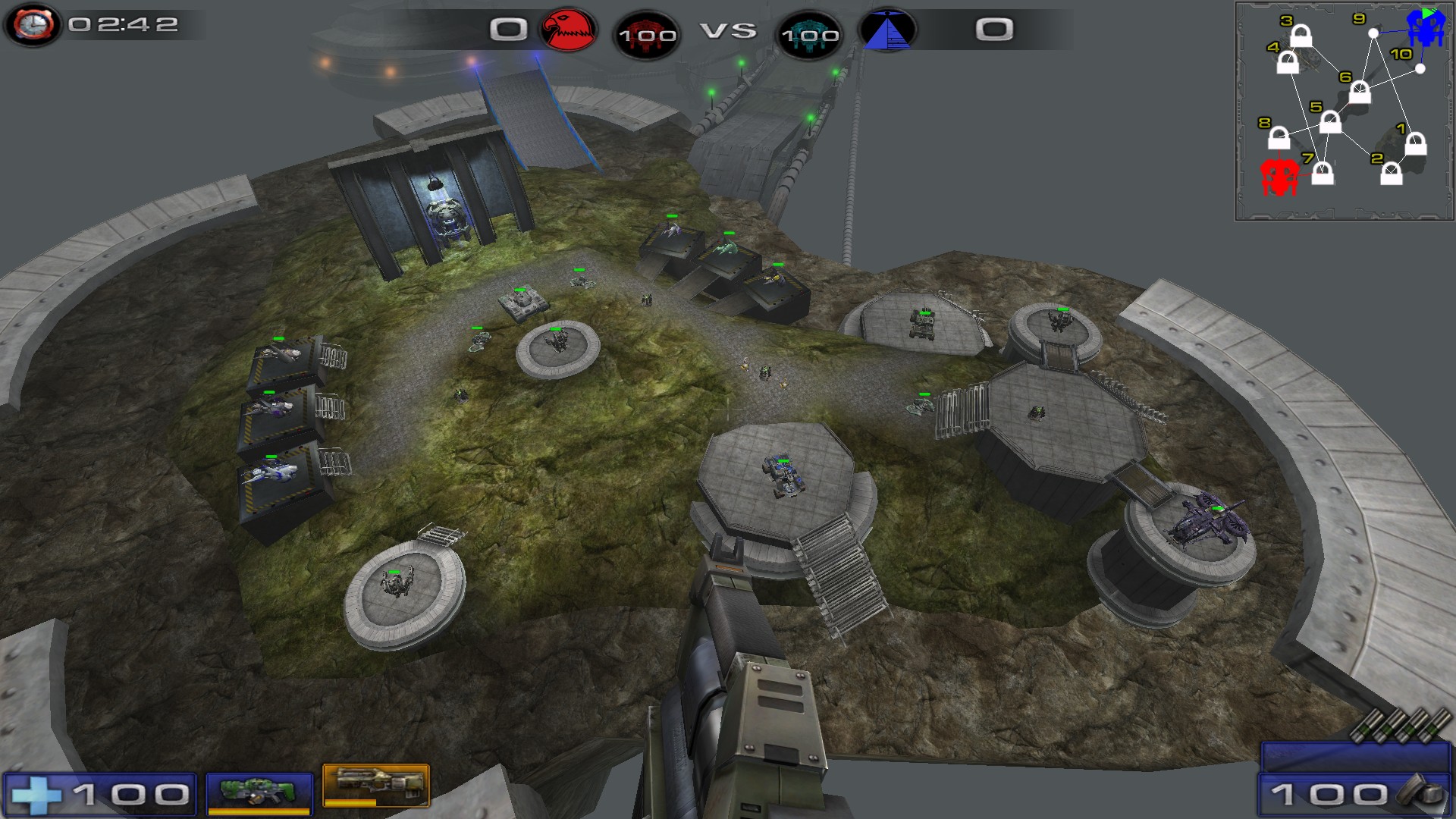Viewport: 1456px width, 819px height.
Task: Choose locked node 2 on the minimap
Action: (1391, 174)
